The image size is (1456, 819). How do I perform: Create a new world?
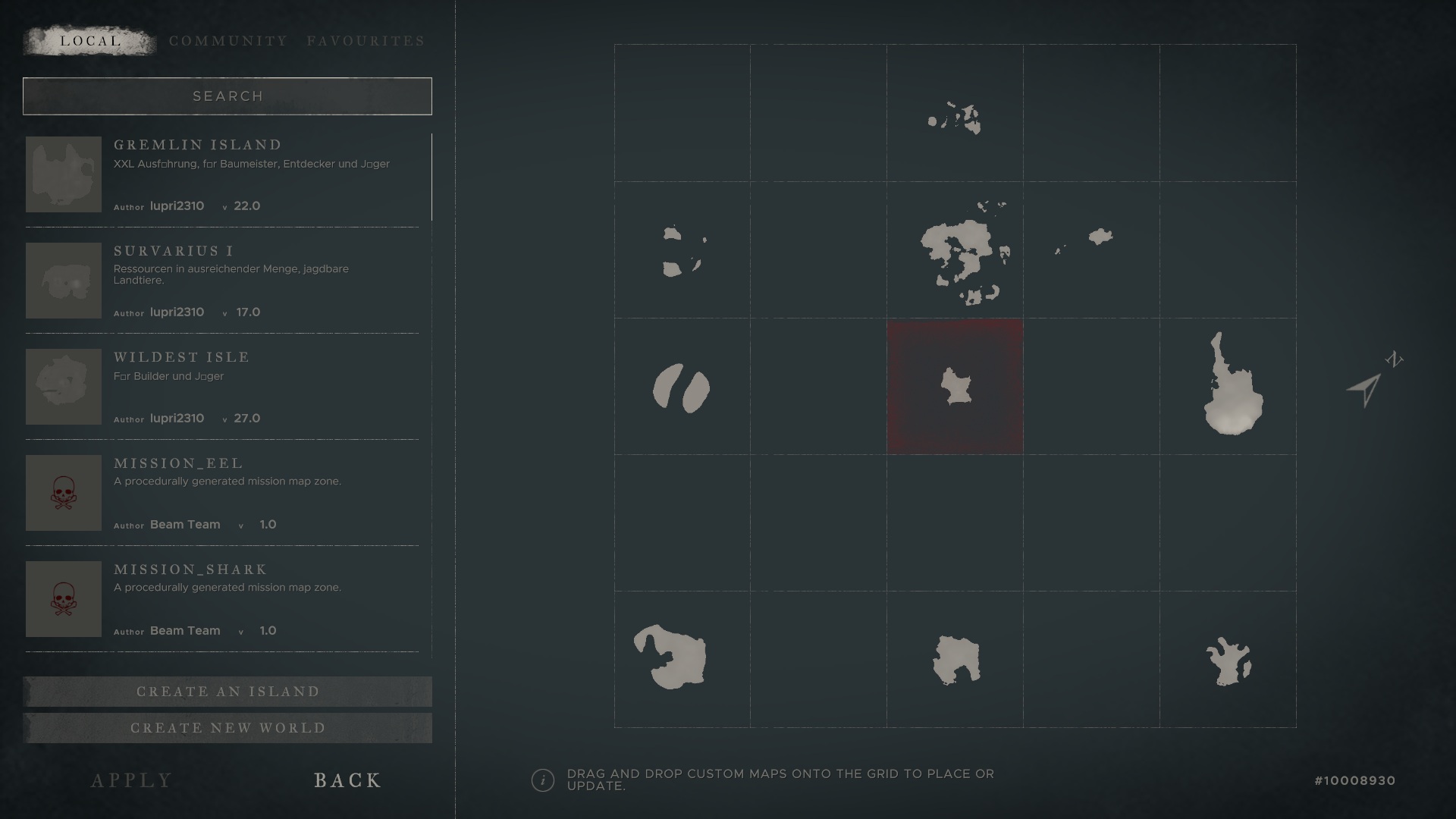227,728
